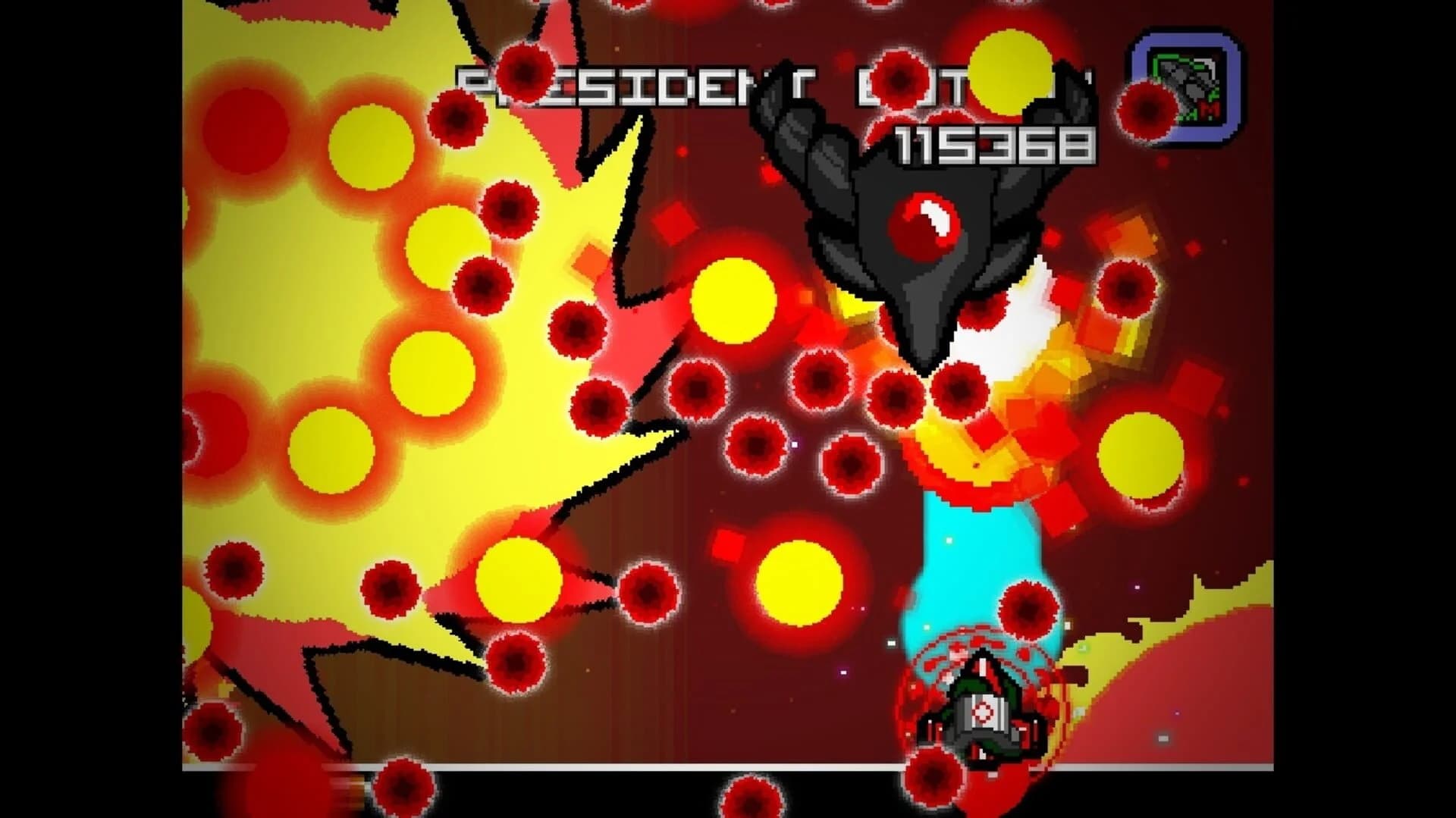Select the red 'M' marker inside the power-up icon
1456x818 pixels.
coord(1208,108)
